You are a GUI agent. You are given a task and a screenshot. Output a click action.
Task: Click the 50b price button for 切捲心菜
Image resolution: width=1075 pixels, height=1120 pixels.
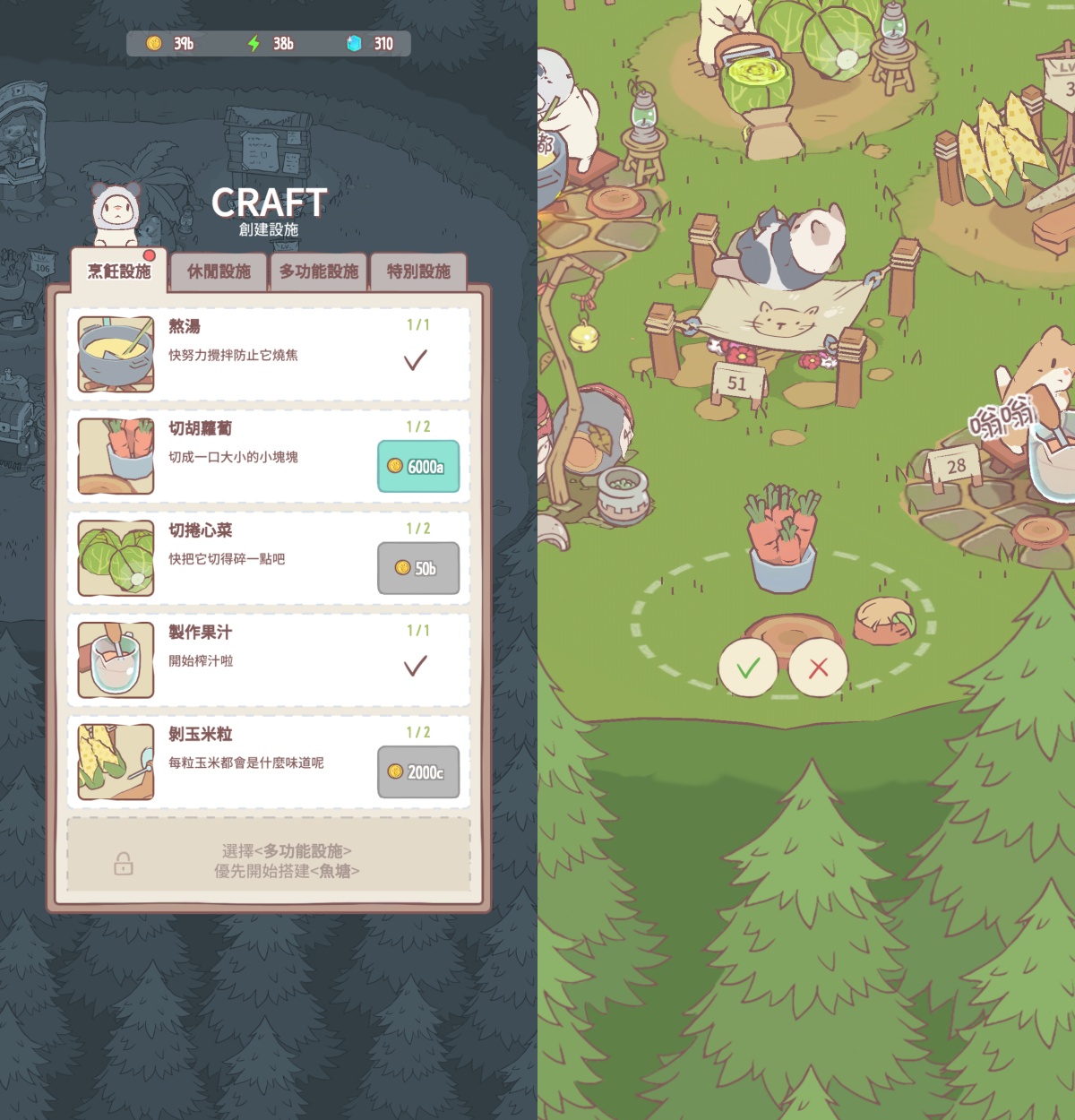click(x=418, y=568)
